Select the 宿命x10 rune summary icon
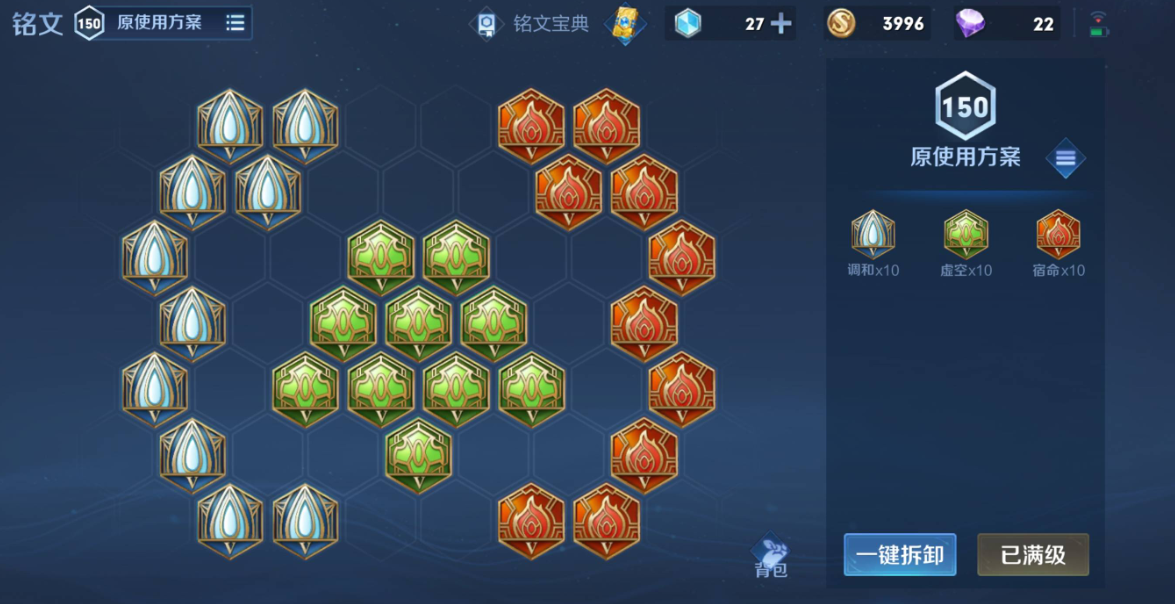 point(1058,235)
